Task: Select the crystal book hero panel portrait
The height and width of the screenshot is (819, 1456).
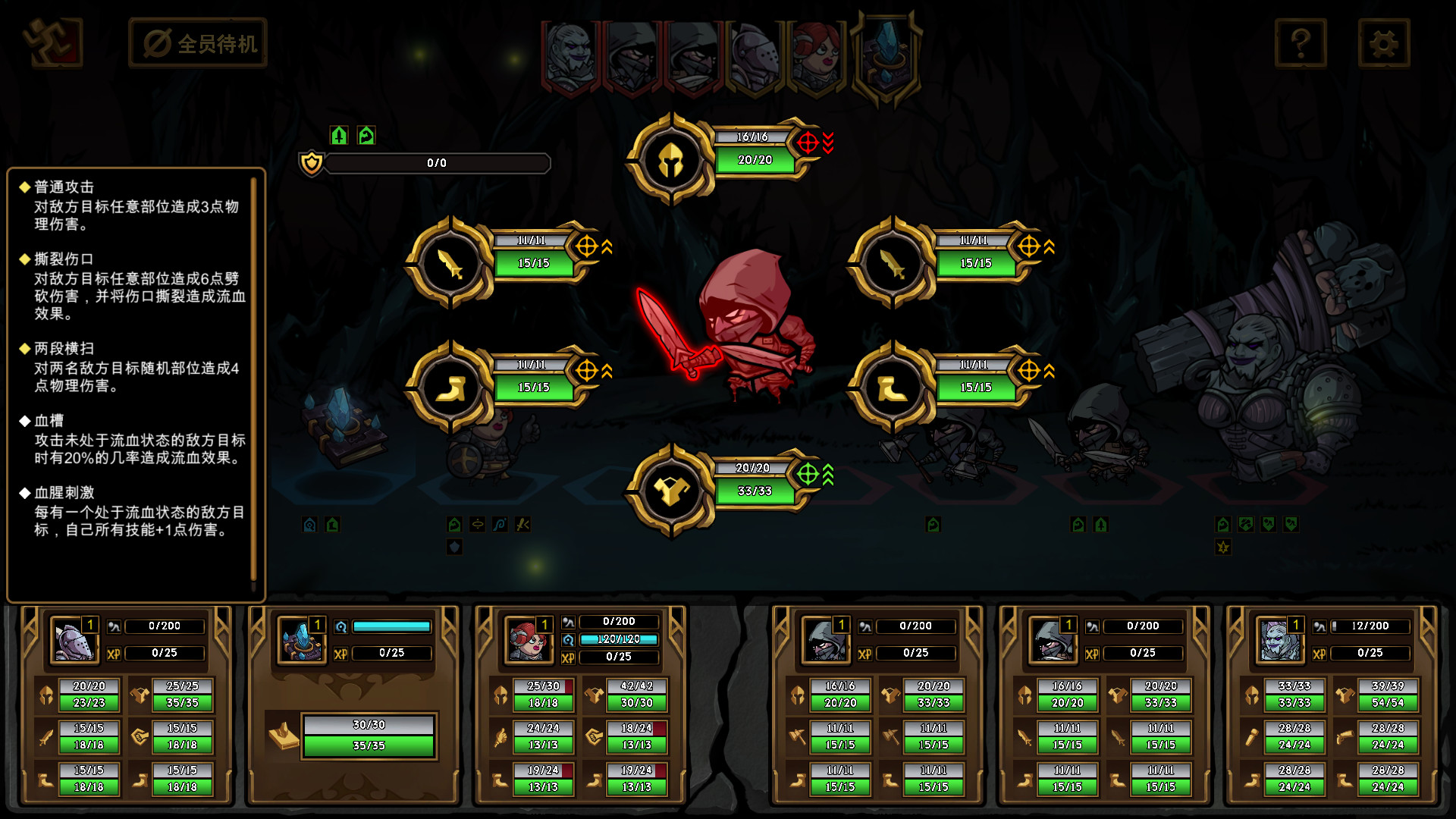Action: coord(301,641)
